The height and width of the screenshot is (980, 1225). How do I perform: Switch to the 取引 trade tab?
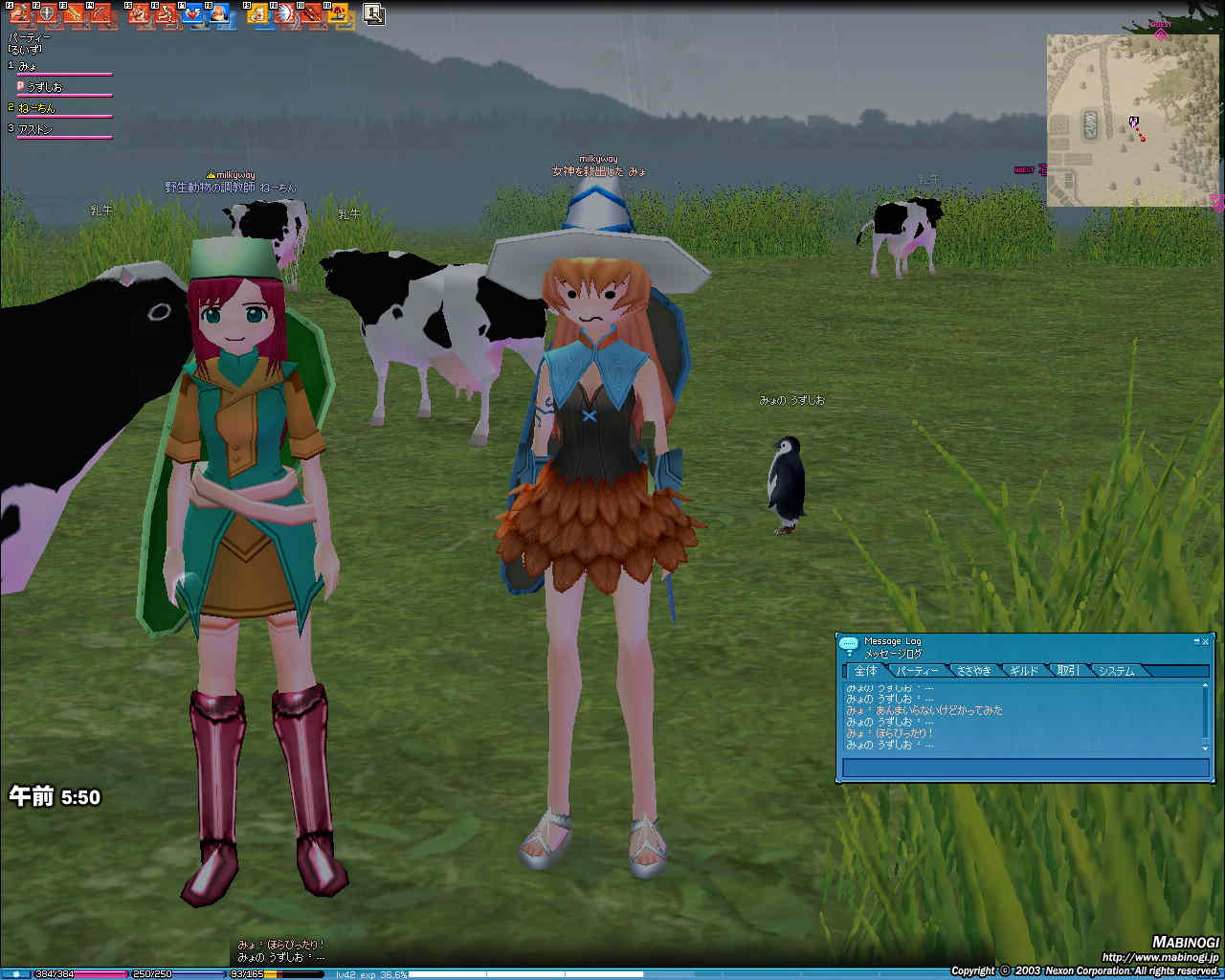click(x=1067, y=671)
